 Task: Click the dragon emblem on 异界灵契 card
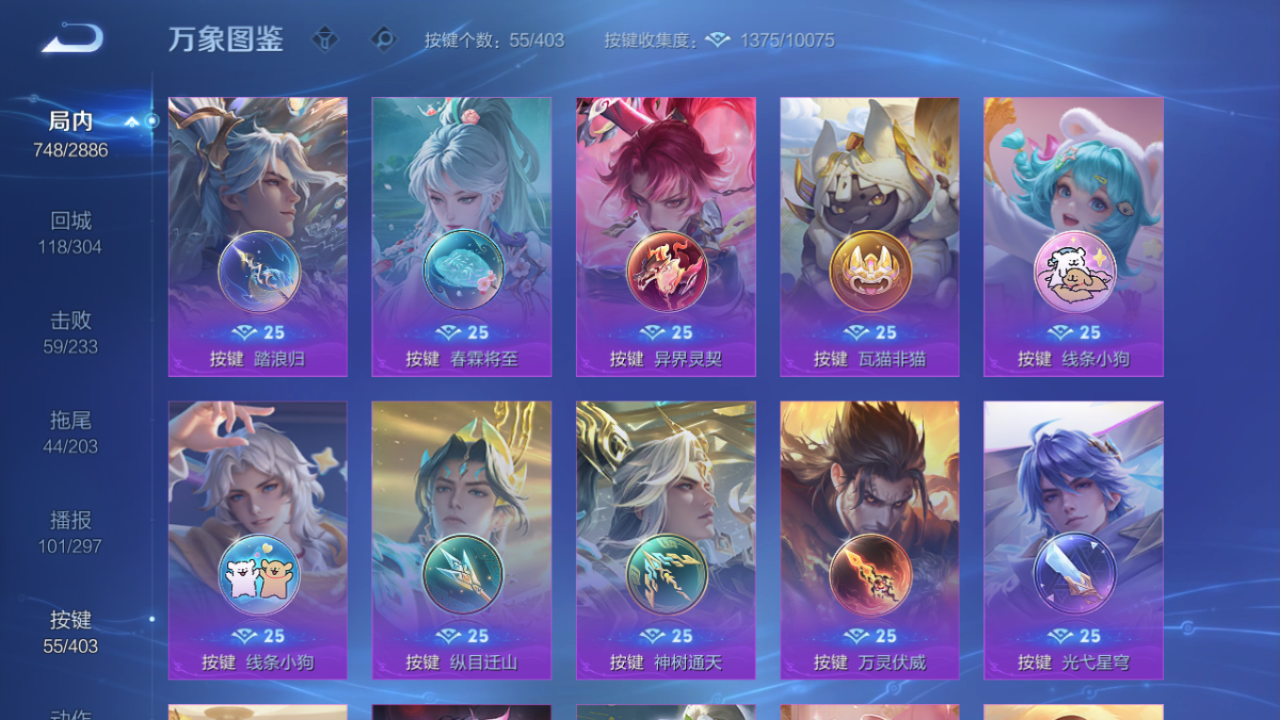coord(665,273)
